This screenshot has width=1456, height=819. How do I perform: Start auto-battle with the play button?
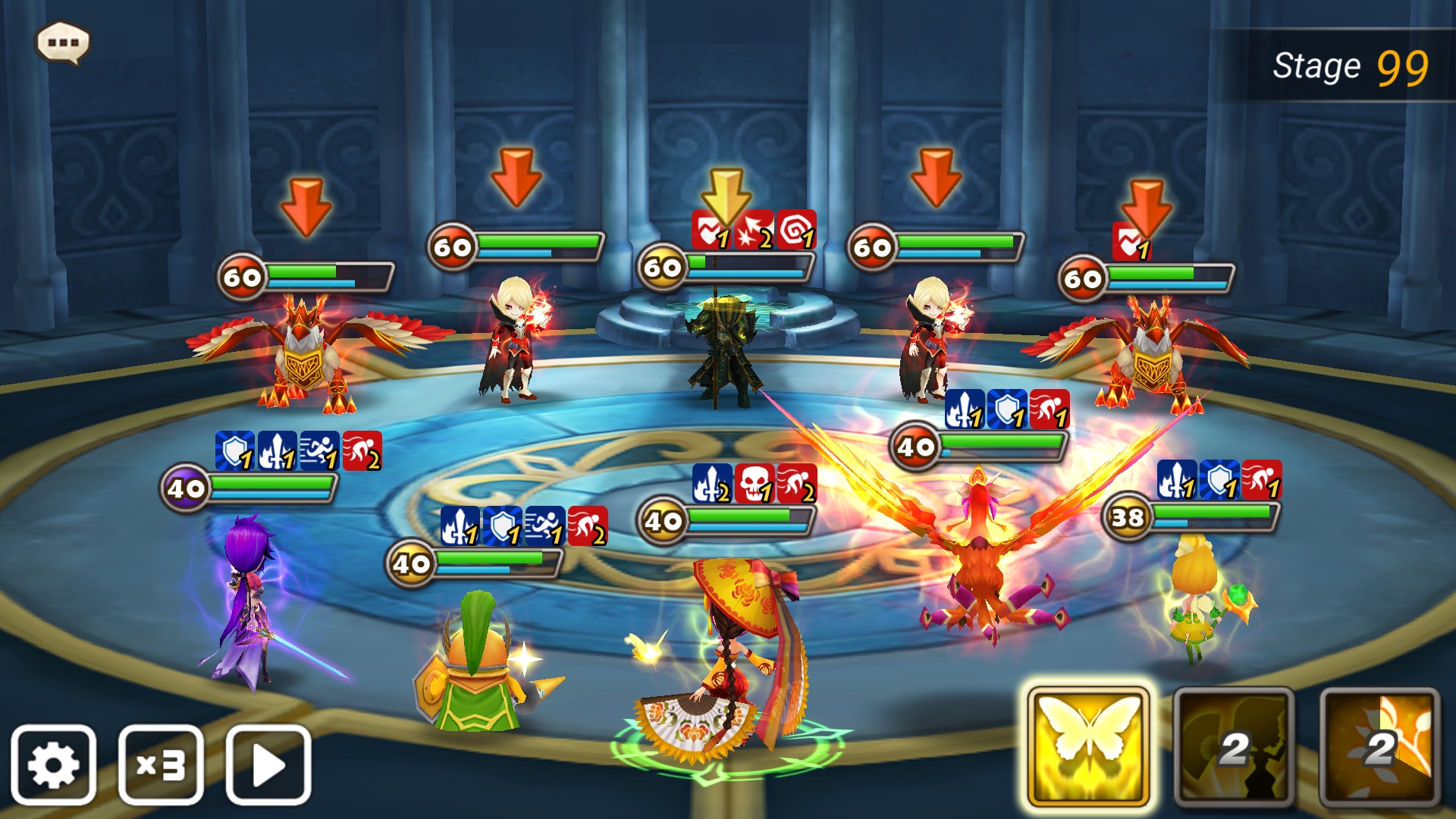pos(268,764)
